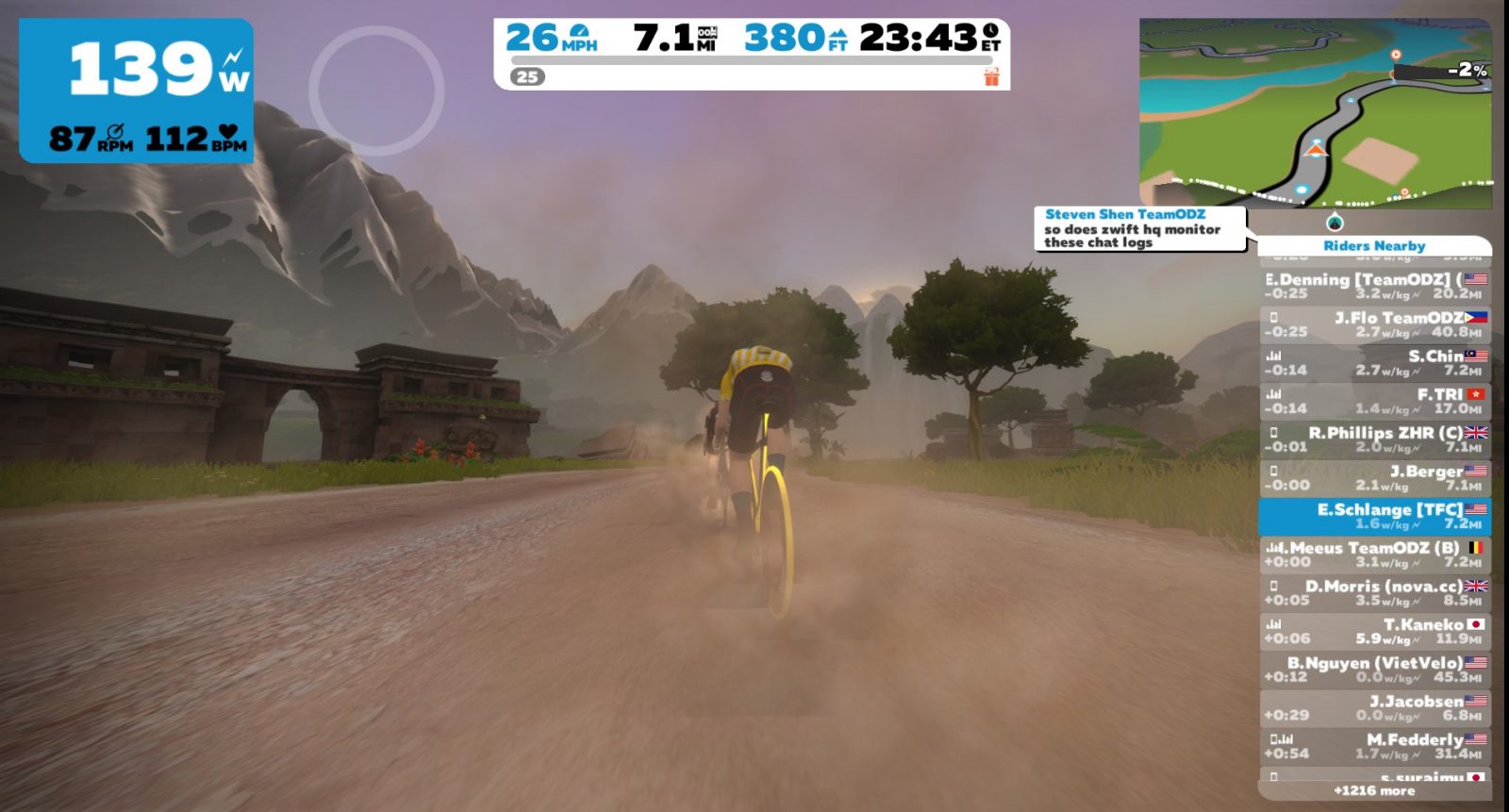This screenshot has width=1509, height=812.
Task: Select D.Morris (nova.cc) from the list
Action: point(1374,593)
